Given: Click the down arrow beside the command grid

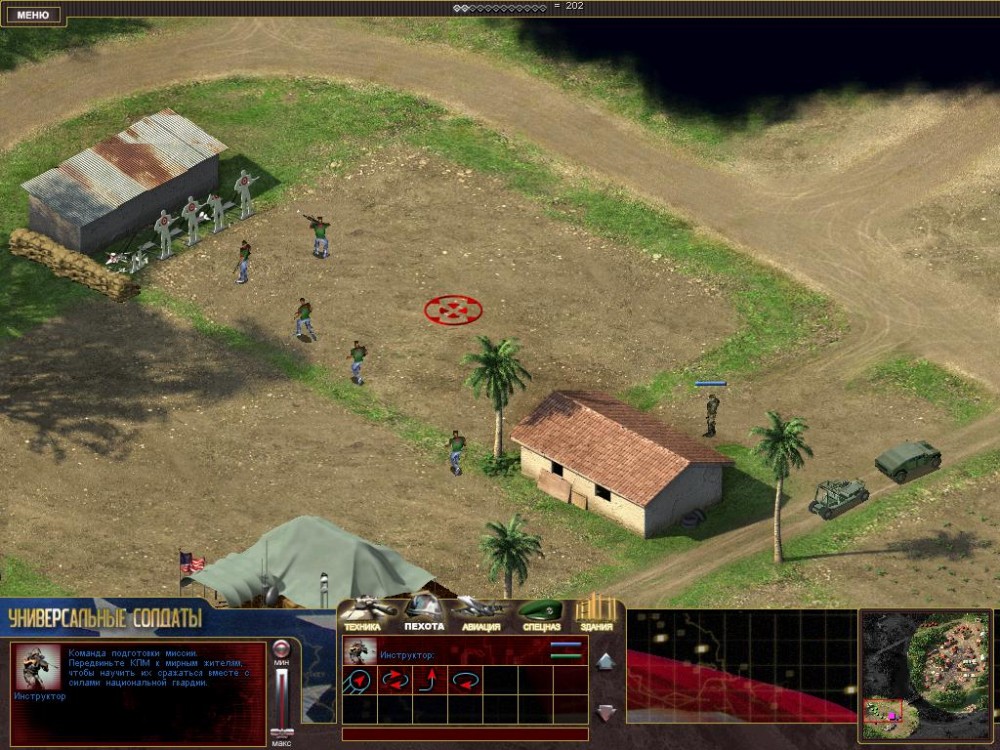Looking at the screenshot, I should pos(605,712).
